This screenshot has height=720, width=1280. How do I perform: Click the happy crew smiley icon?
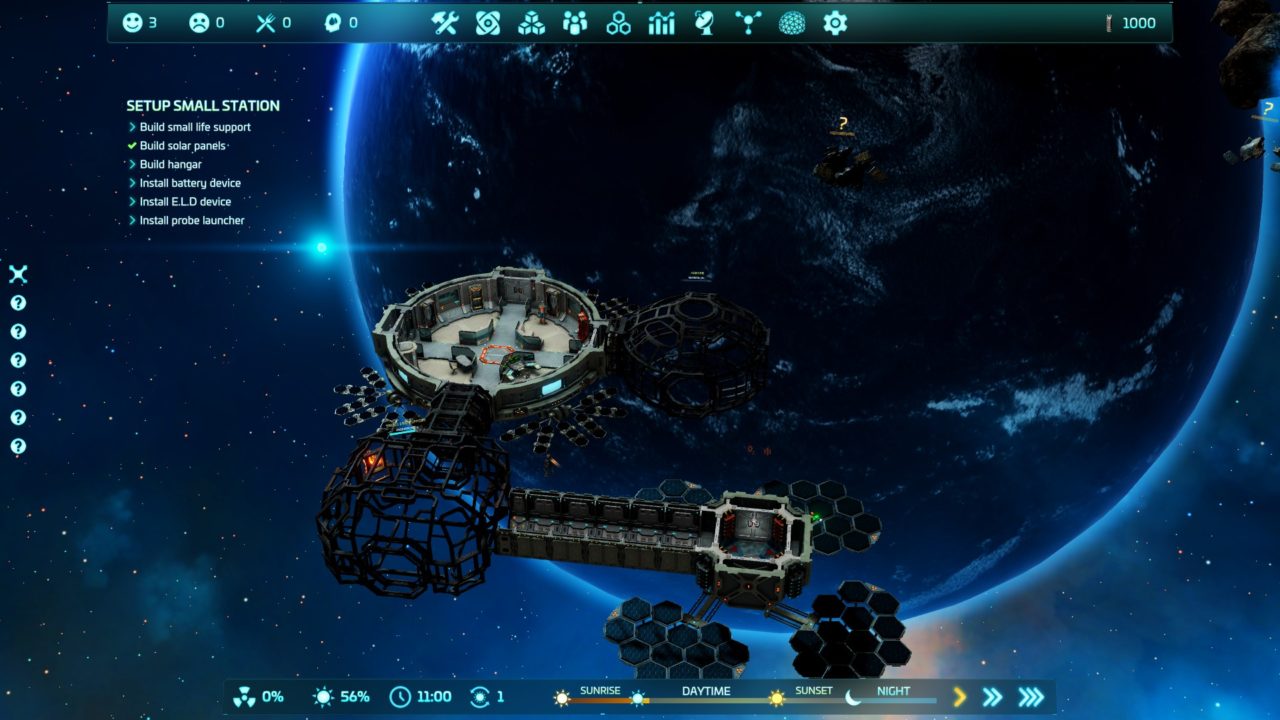click(x=132, y=23)
